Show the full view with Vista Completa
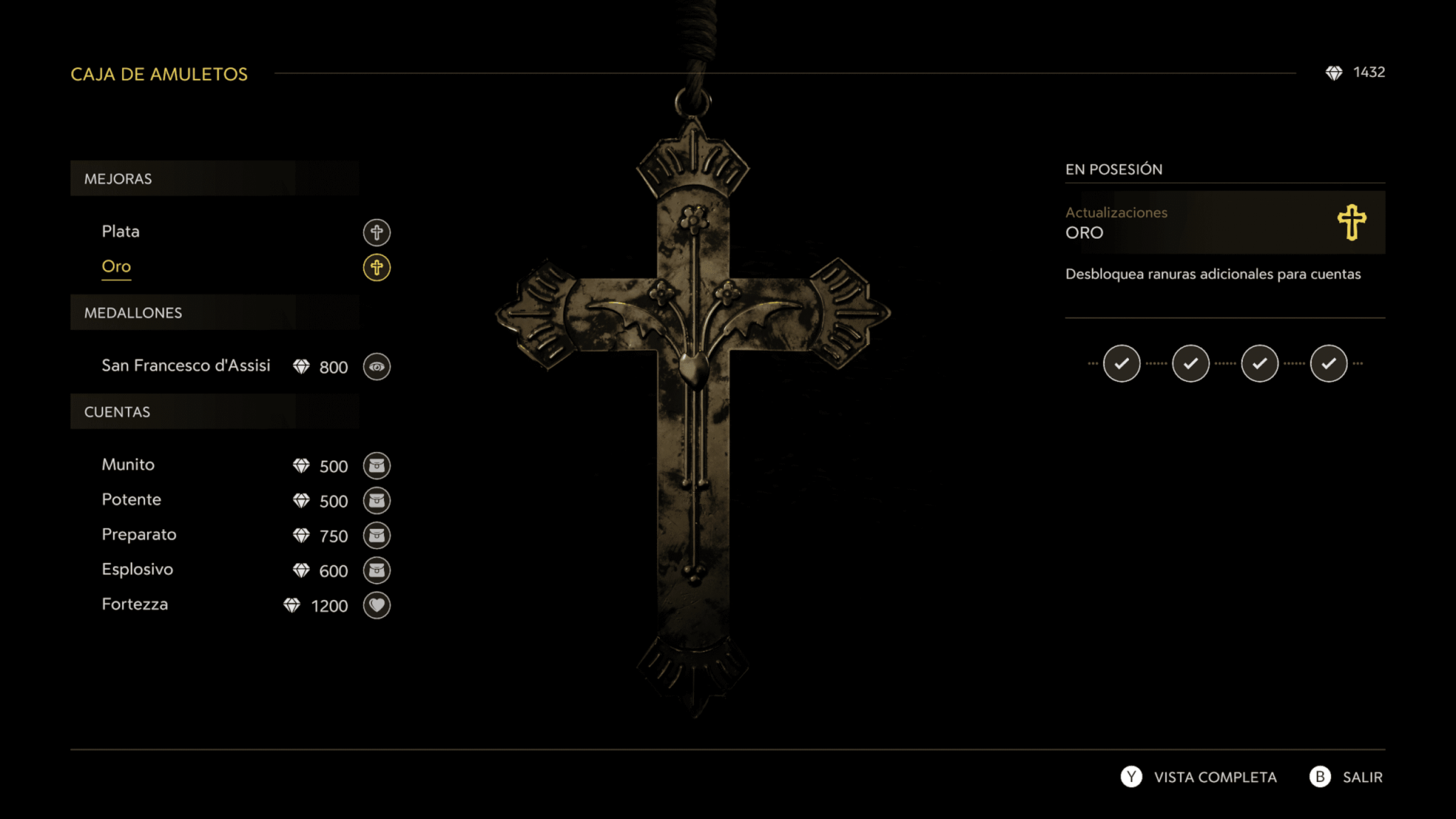The image size is (1456, 819). tap(1201, 777)
